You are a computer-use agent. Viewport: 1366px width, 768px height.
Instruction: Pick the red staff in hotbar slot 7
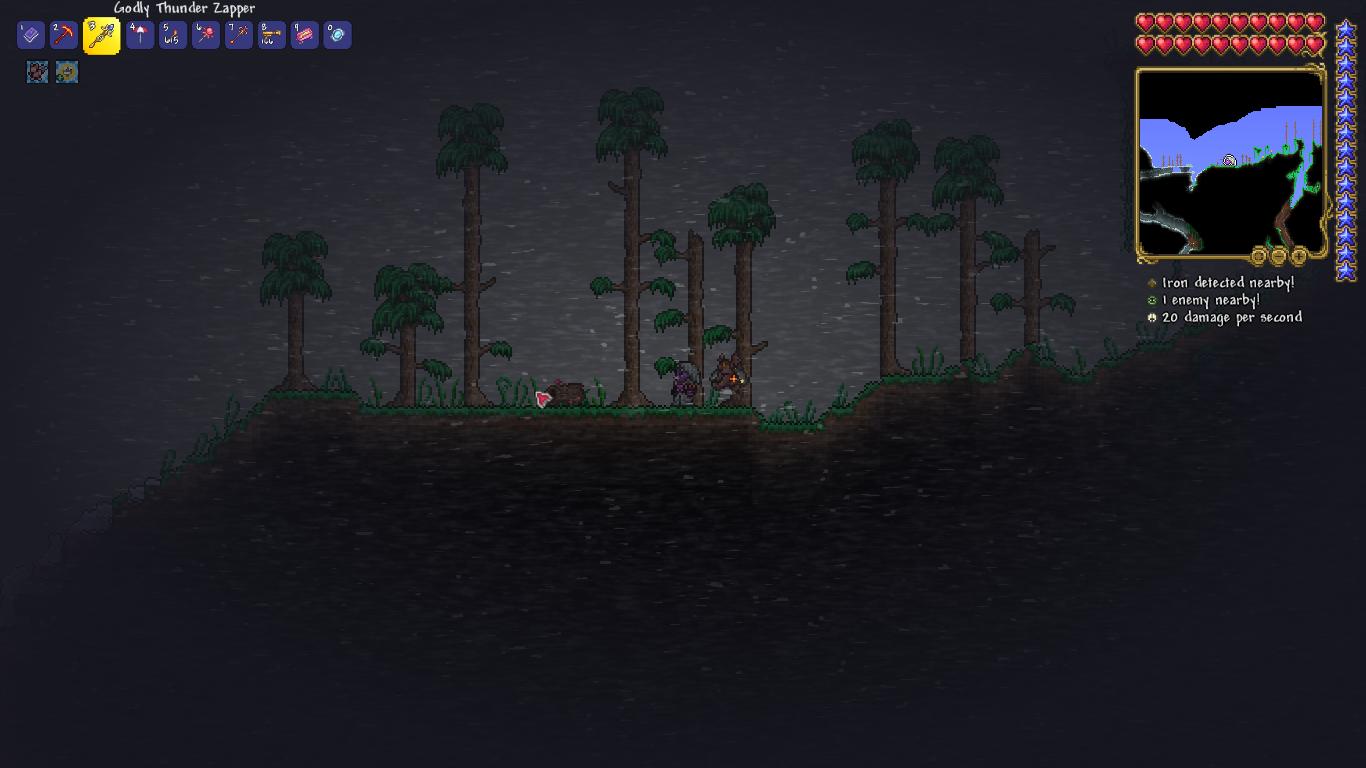(239, 36)
